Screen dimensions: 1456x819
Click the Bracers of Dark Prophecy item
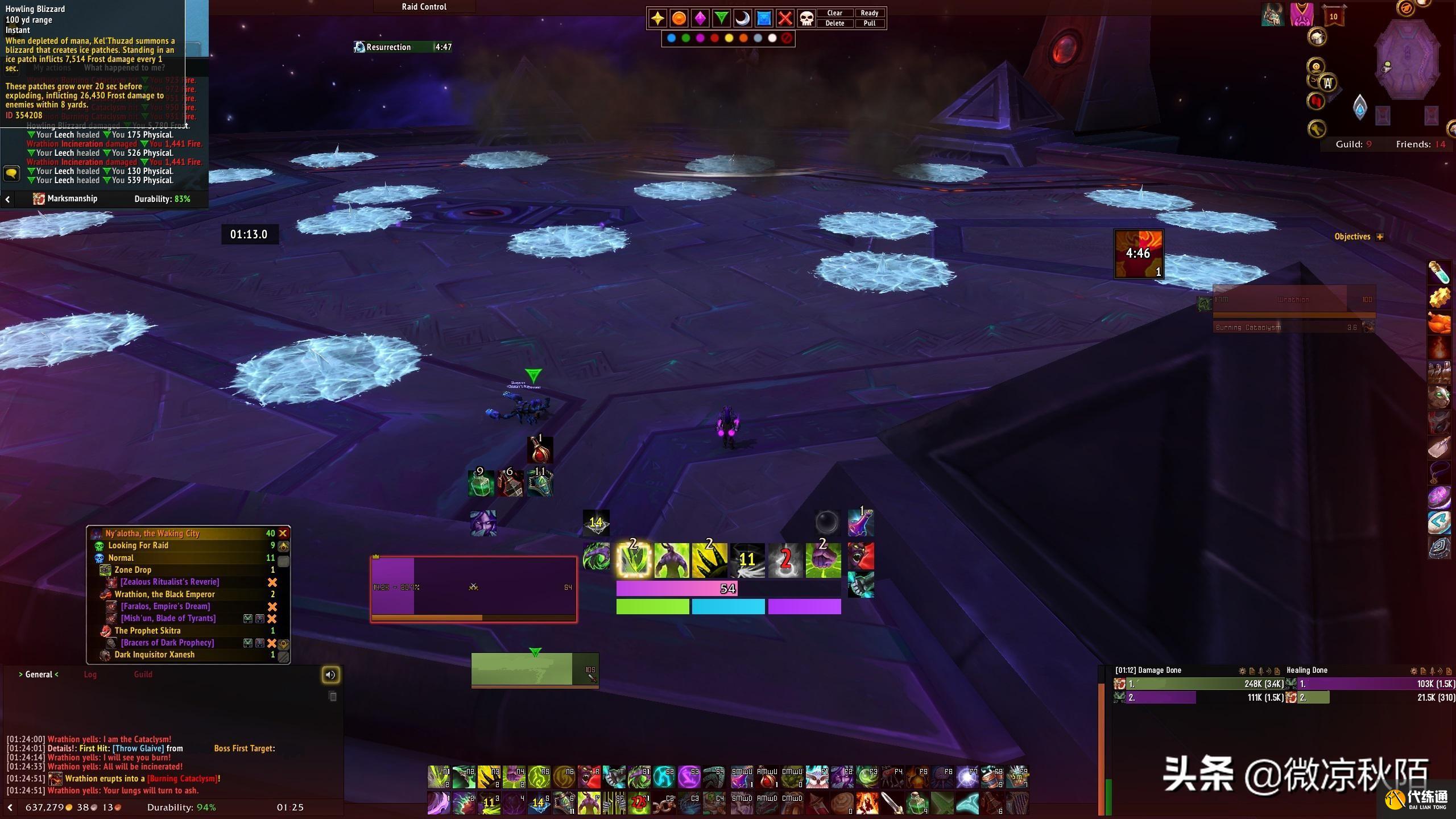pos(167,643)
